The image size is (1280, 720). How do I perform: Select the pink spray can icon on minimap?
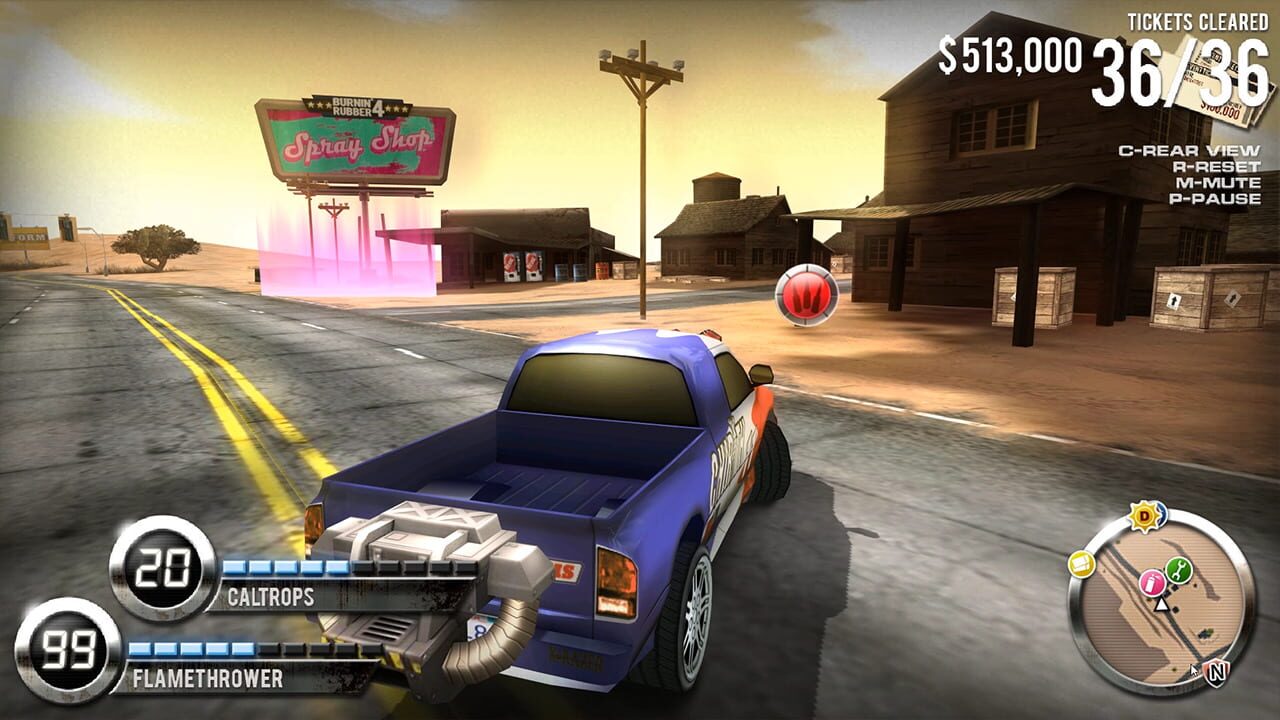(x=1152, y=585)
